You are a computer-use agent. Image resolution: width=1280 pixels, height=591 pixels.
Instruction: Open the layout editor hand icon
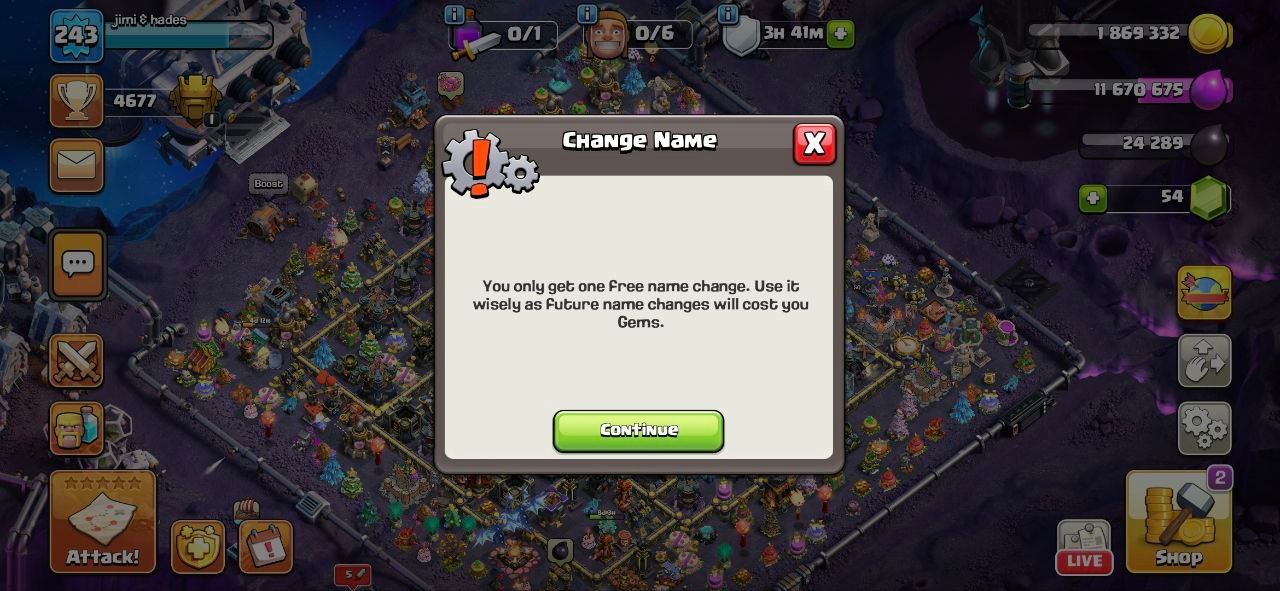[x=1204, y=361]
